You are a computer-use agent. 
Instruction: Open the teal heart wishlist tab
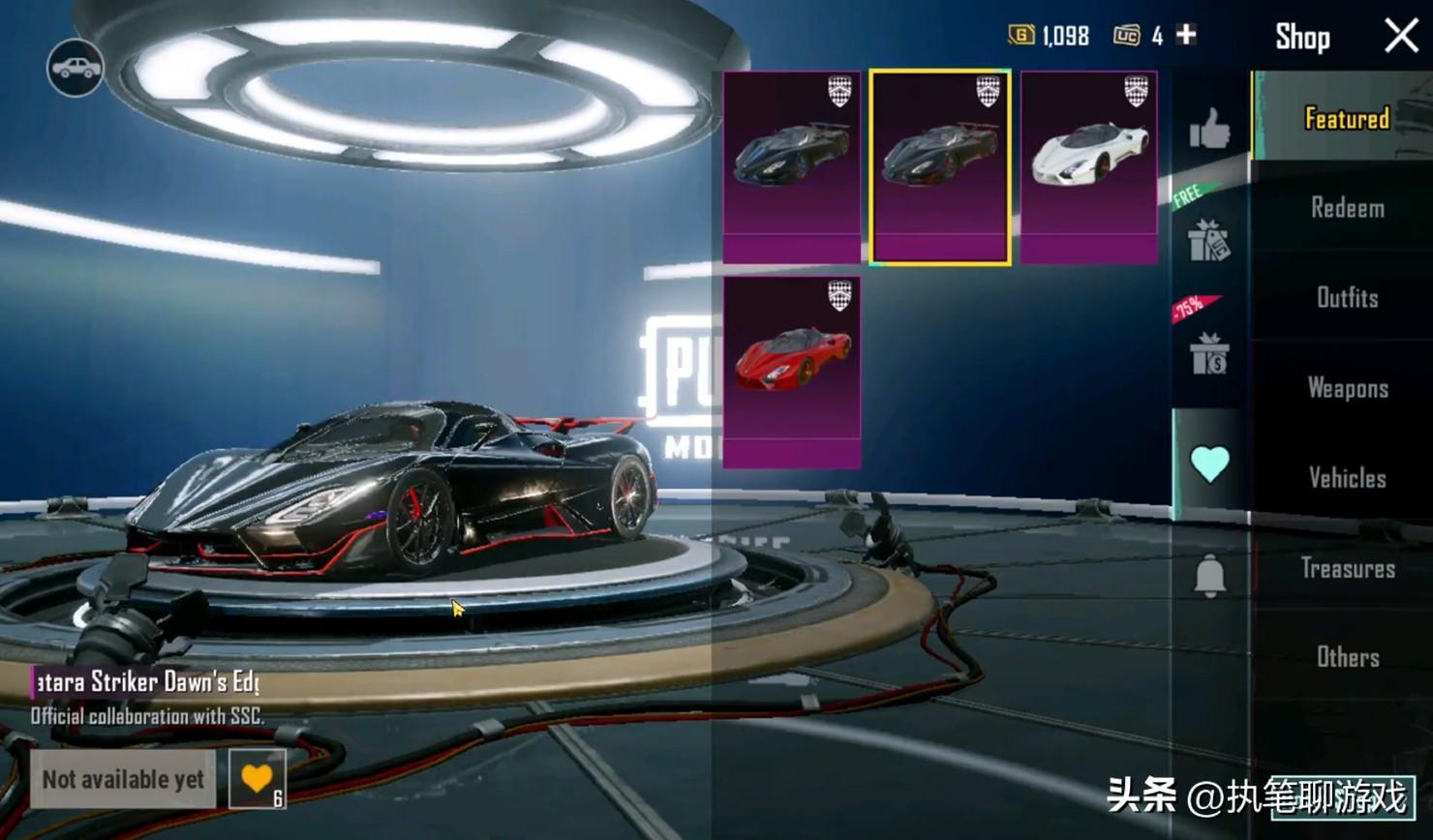click(1209, 465)
